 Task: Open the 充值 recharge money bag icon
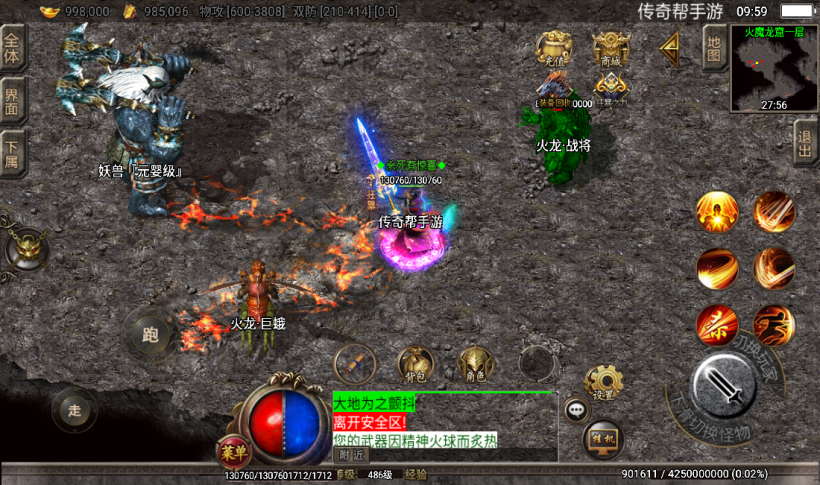pos(554,48)
